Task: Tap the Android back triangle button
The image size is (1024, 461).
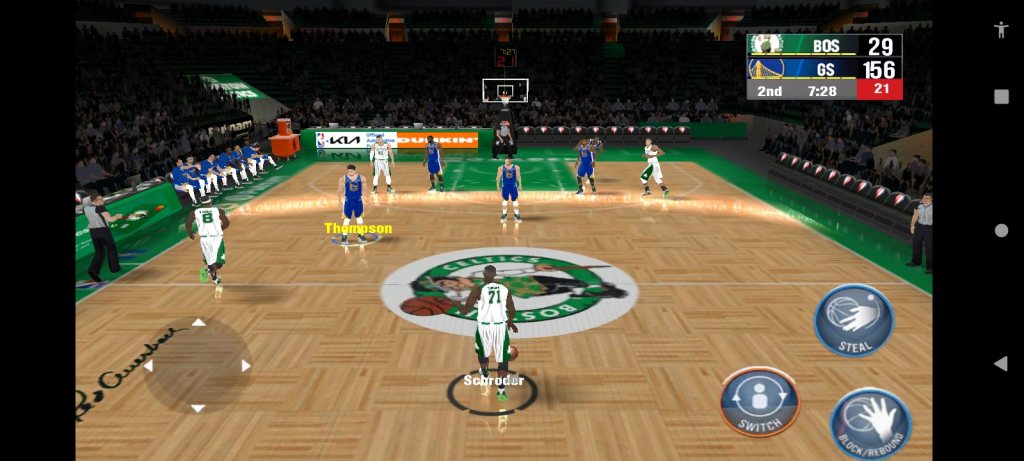Action: (x=1000, y=363)
